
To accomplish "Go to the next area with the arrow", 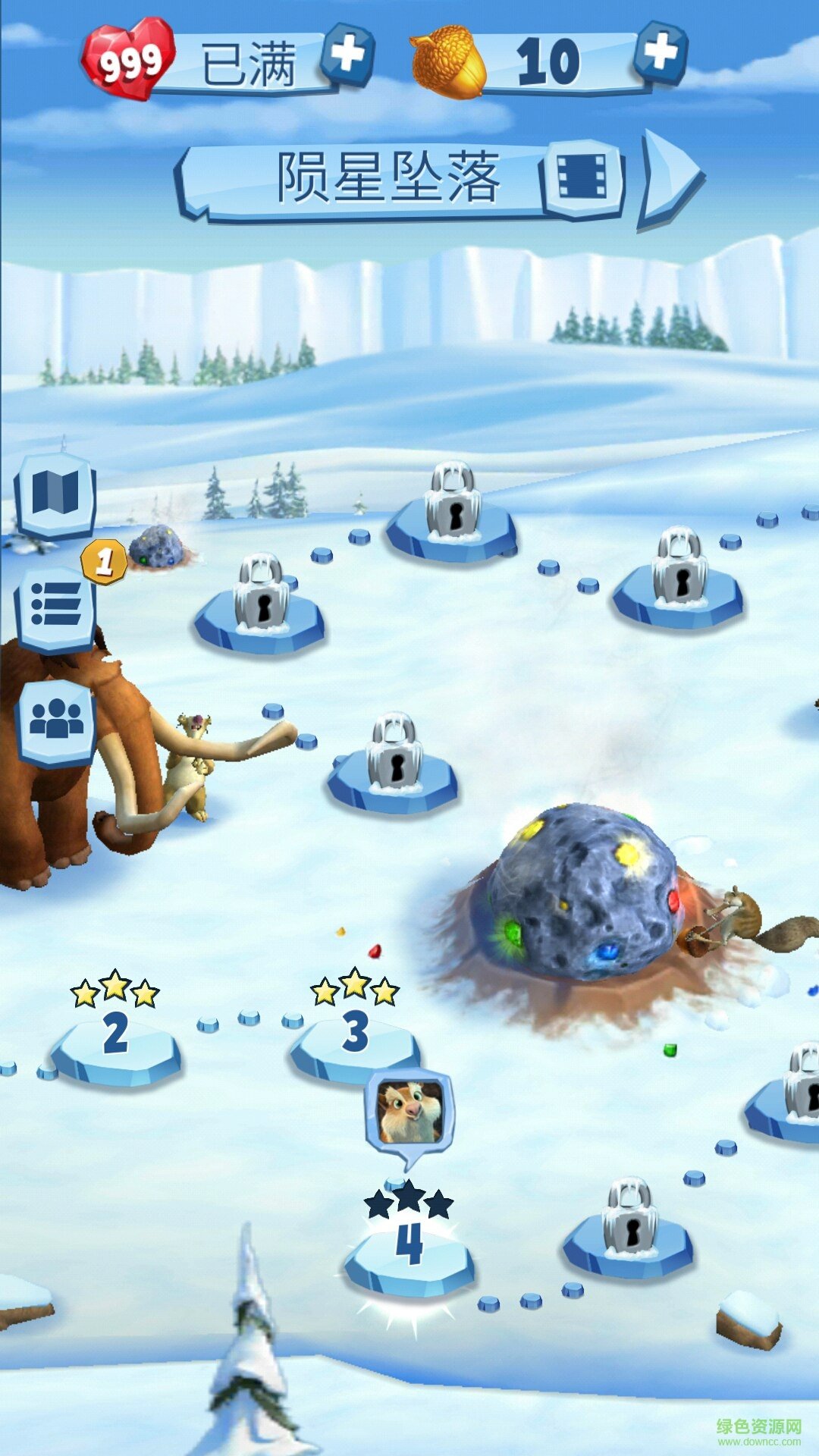I will click(x=670, y=179).
